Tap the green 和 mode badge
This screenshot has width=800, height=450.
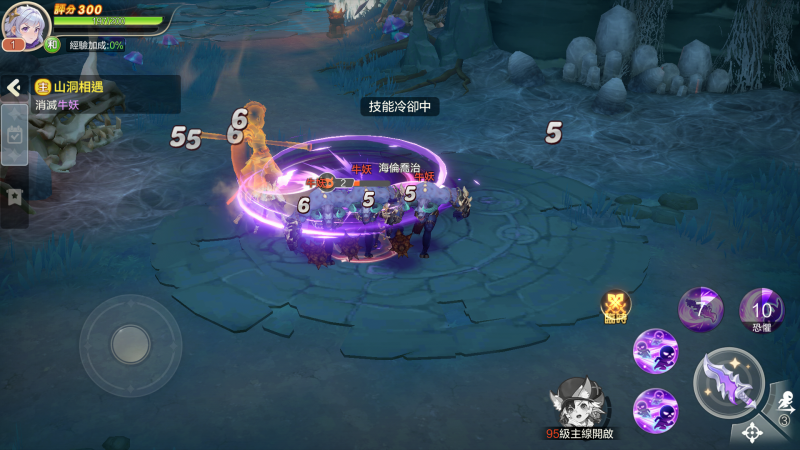coord(52,45)
